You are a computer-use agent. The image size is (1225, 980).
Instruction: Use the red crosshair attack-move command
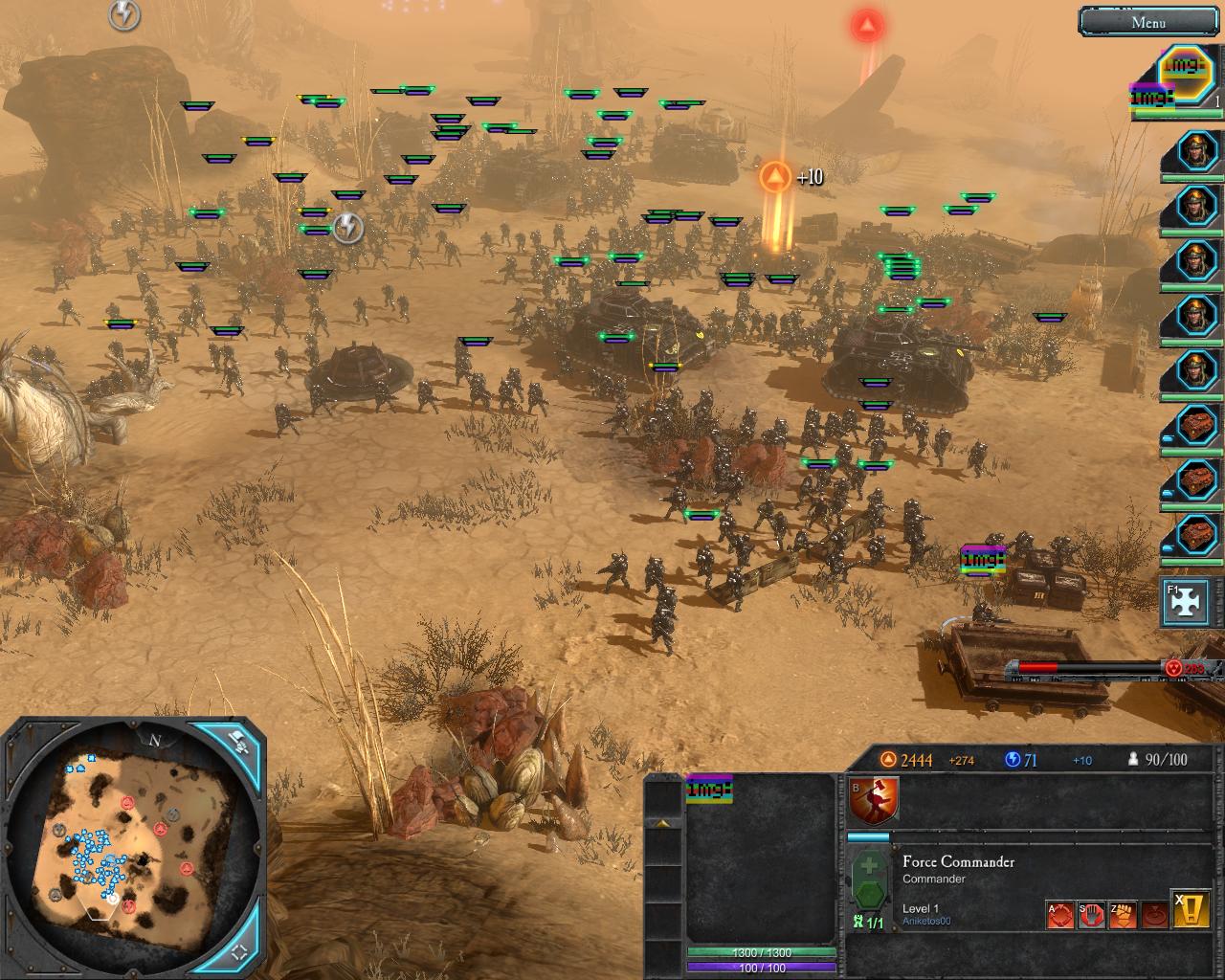pyautogui.click(x=1059, y=915)
